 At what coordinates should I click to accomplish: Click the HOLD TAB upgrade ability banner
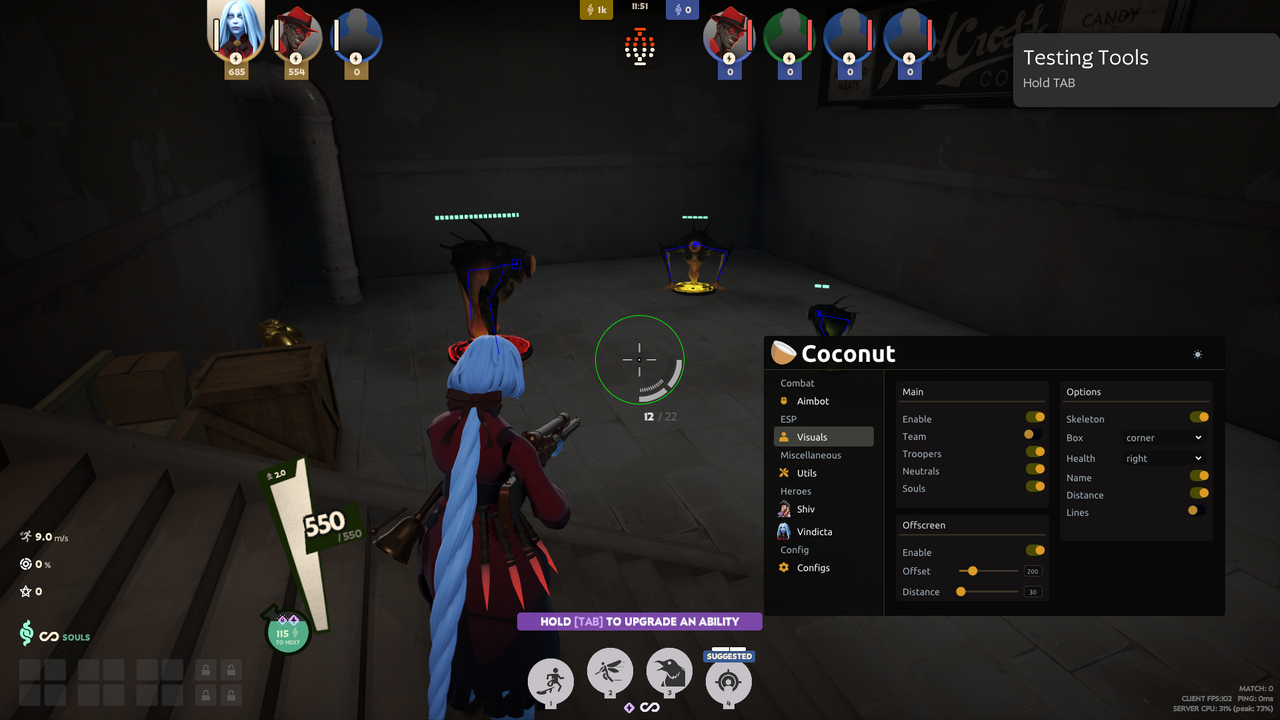(639, 621)
